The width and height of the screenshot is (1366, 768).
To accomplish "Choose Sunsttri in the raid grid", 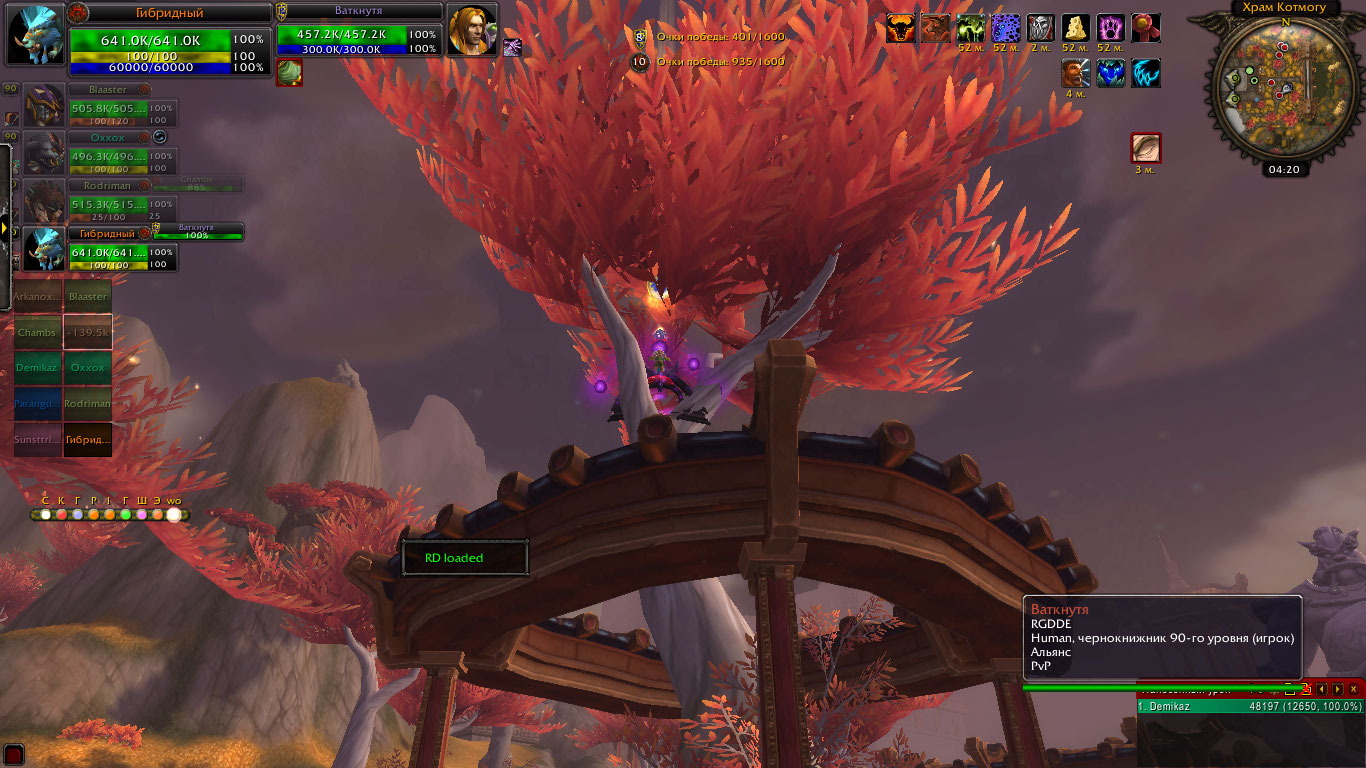I will [x=37, y=439].
